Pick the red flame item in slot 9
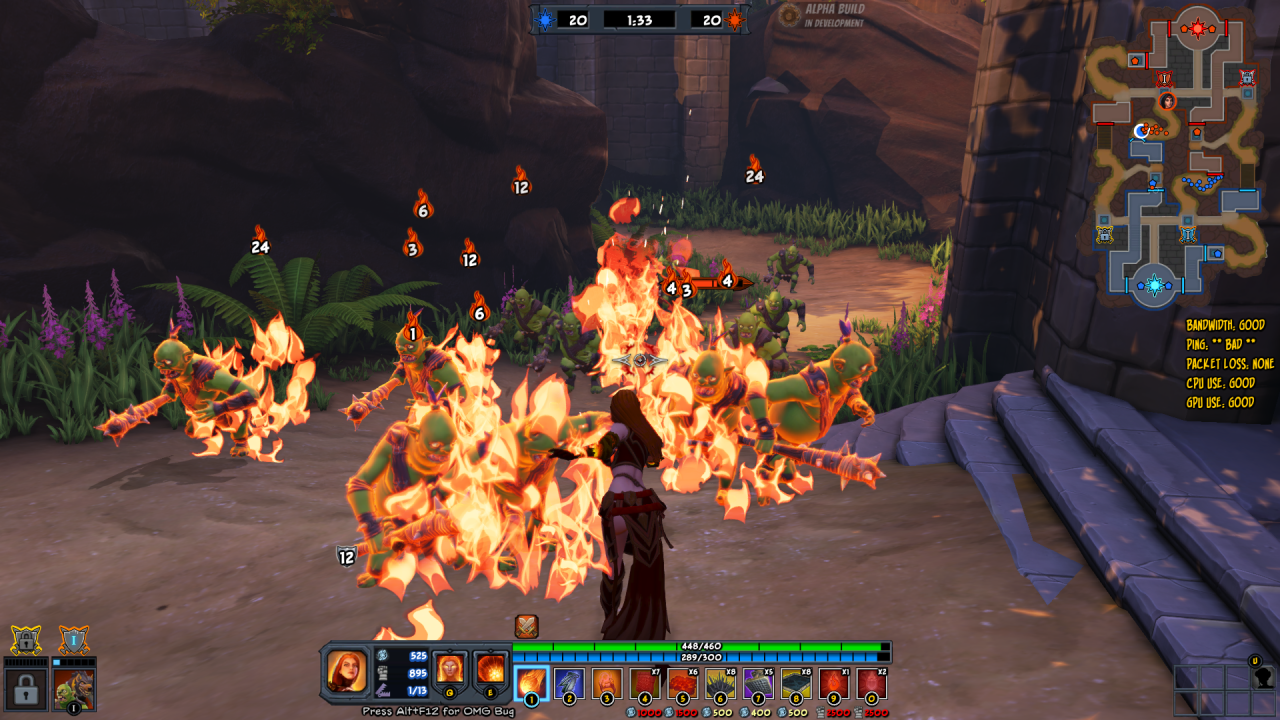 click(x=834, y=684)
